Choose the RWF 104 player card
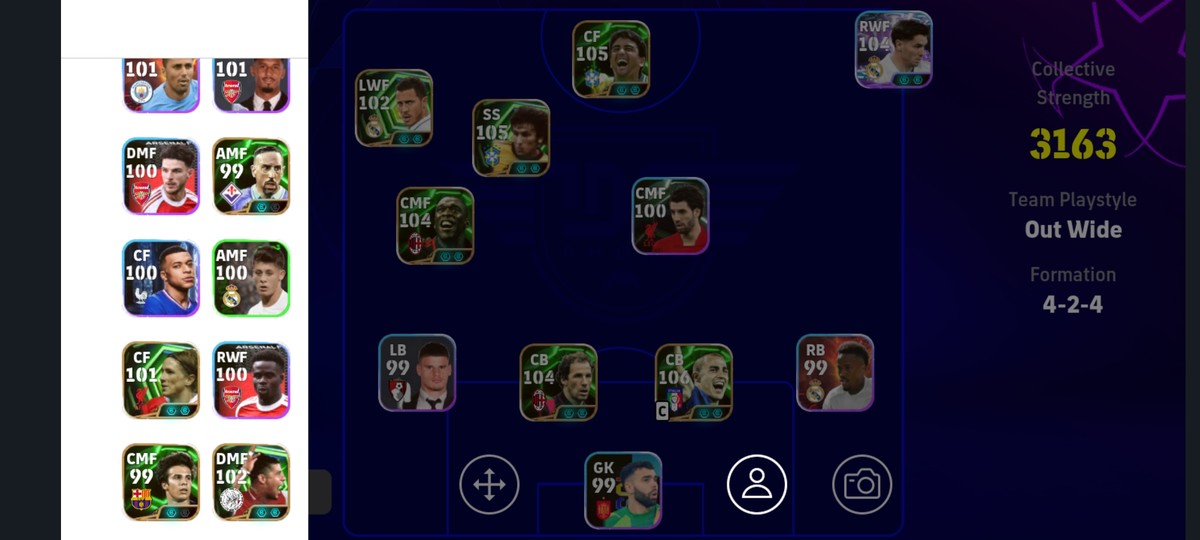The image size is (1200, 540). click(x=894, y=49)
